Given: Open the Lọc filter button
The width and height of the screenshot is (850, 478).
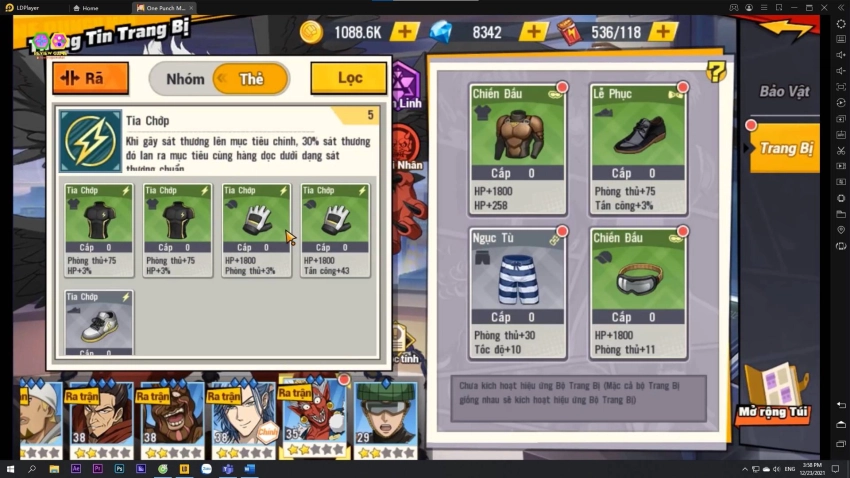Looking at the screenshot, I should [348, 78].
